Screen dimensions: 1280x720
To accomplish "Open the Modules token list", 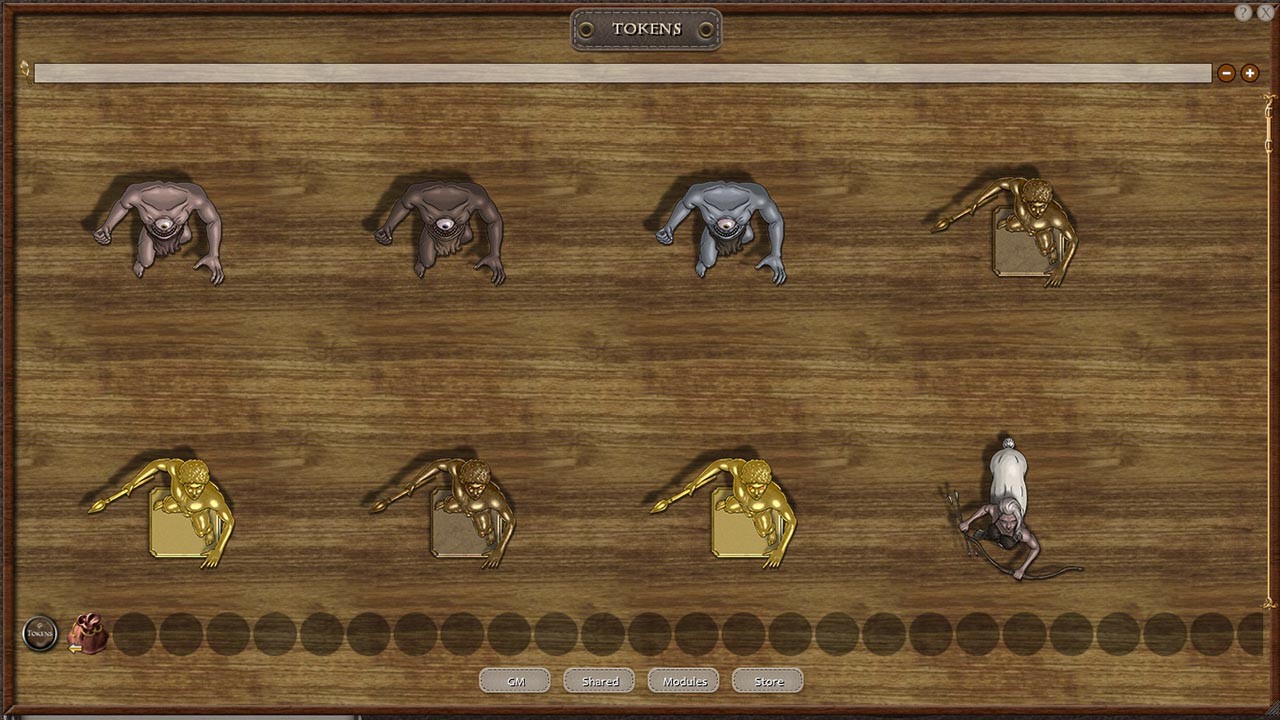I will tap(683, 680).
